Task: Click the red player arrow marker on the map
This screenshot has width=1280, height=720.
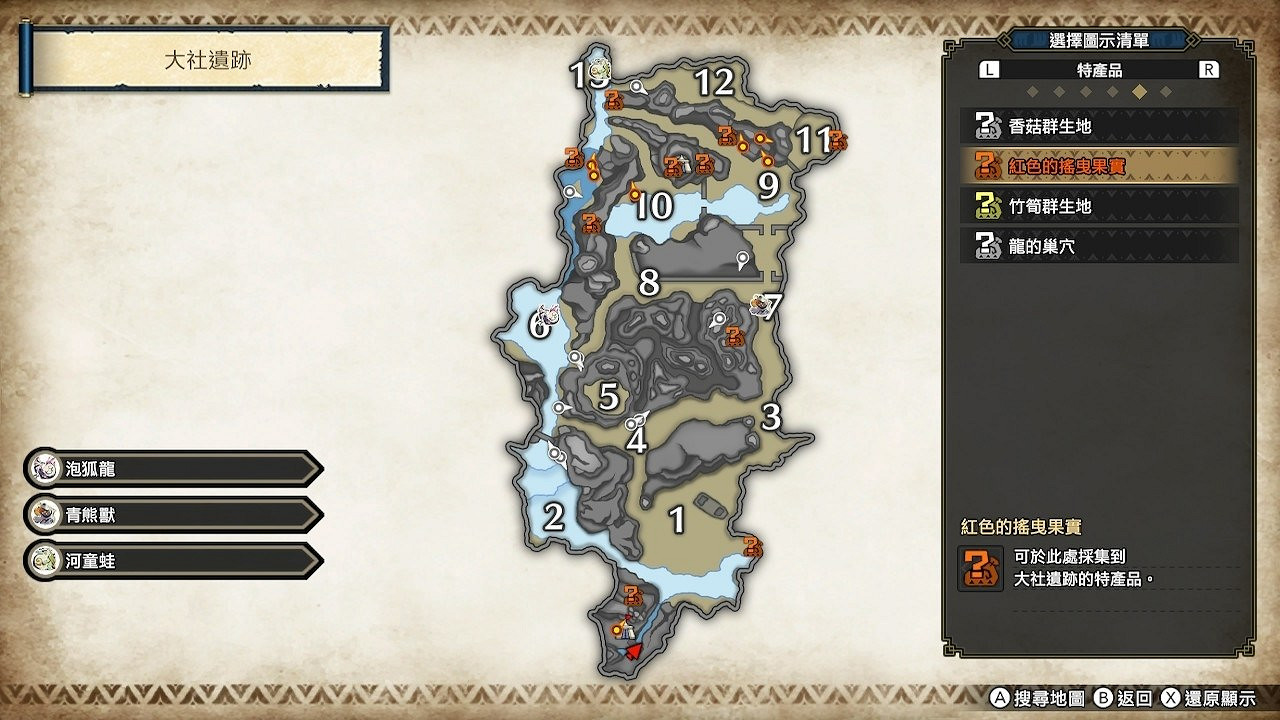Action: tap(633, 652)
